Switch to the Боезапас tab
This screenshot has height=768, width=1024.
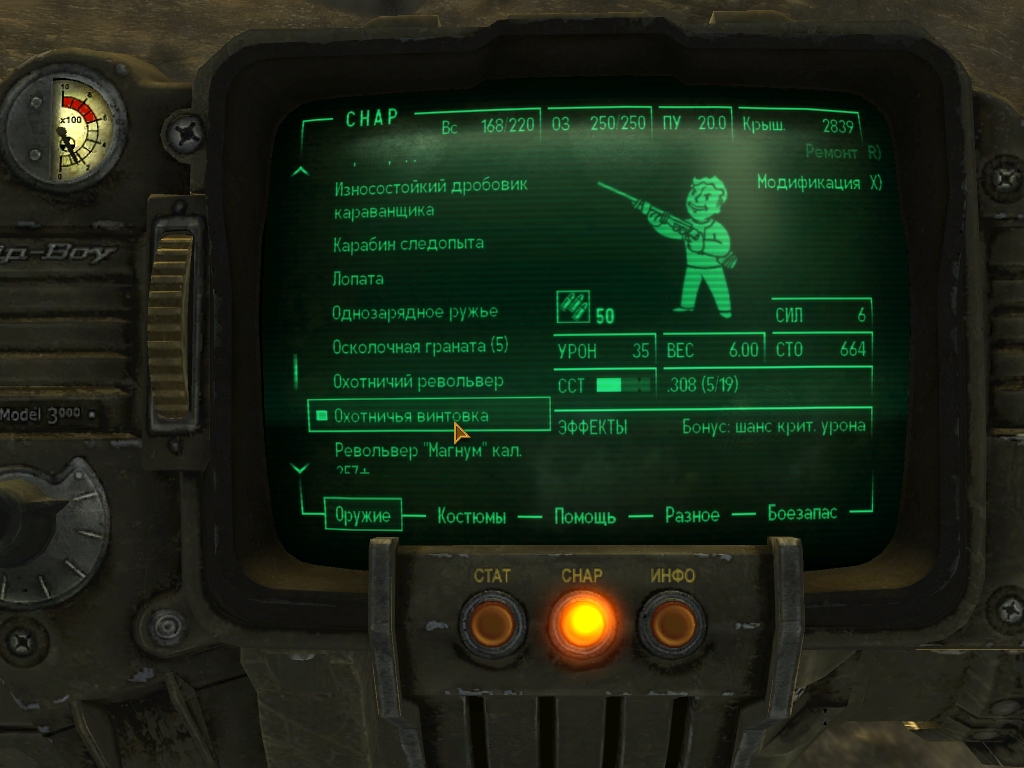click(x=802, y=514)
